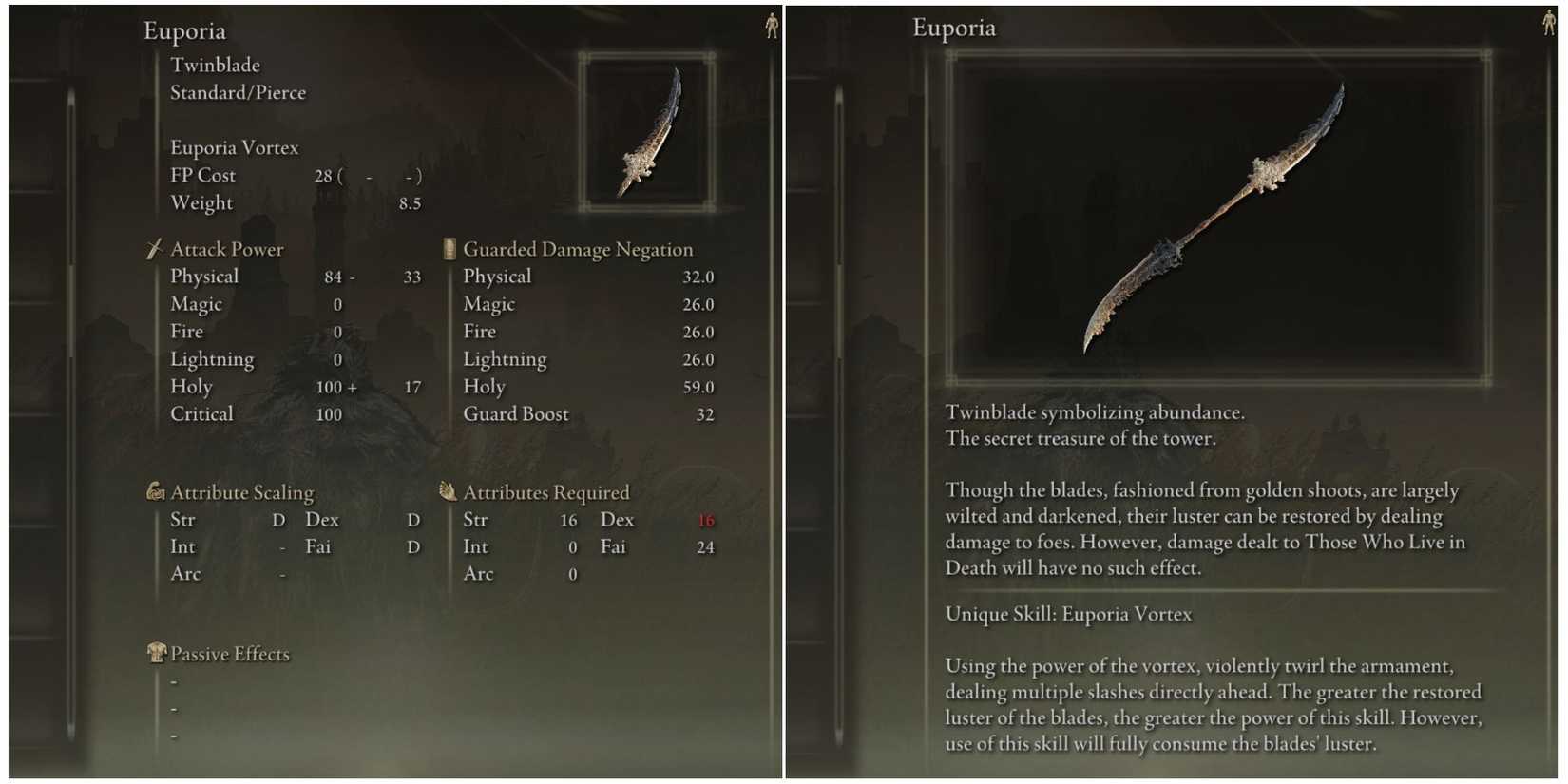Open the Euporia item name header

[x=185, y=31]
